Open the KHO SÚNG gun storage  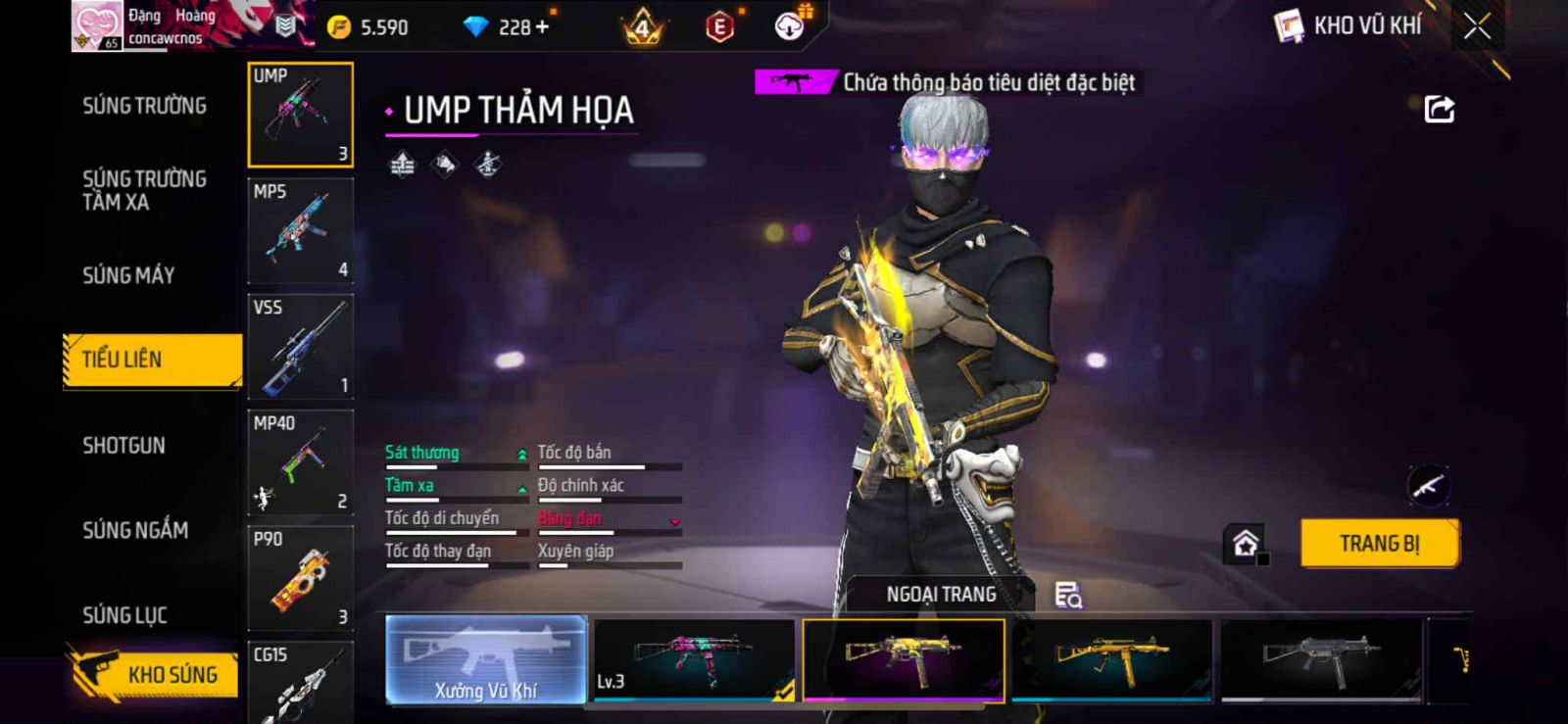(155, 674)
